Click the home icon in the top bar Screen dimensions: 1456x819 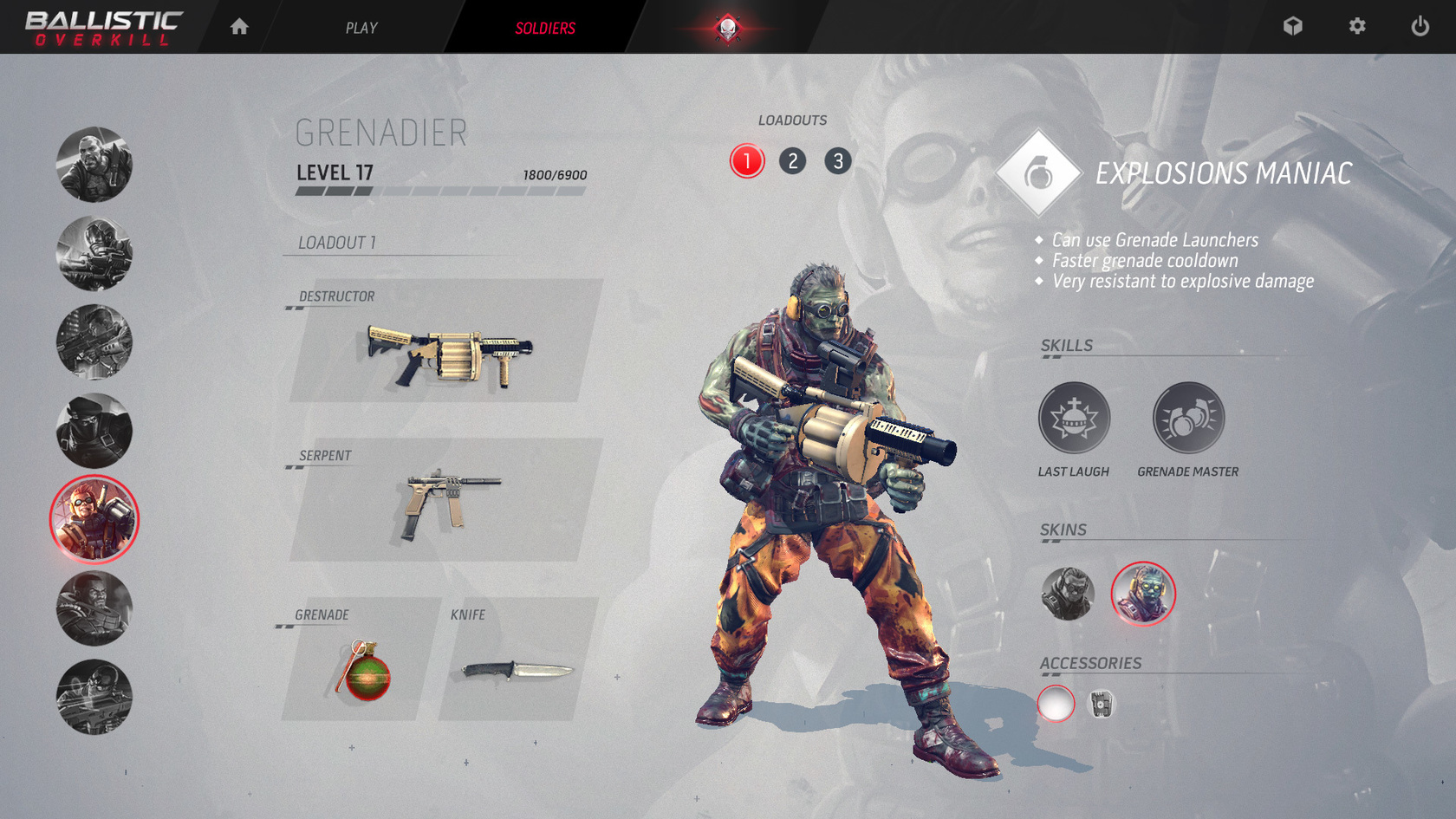coord(237,26)
